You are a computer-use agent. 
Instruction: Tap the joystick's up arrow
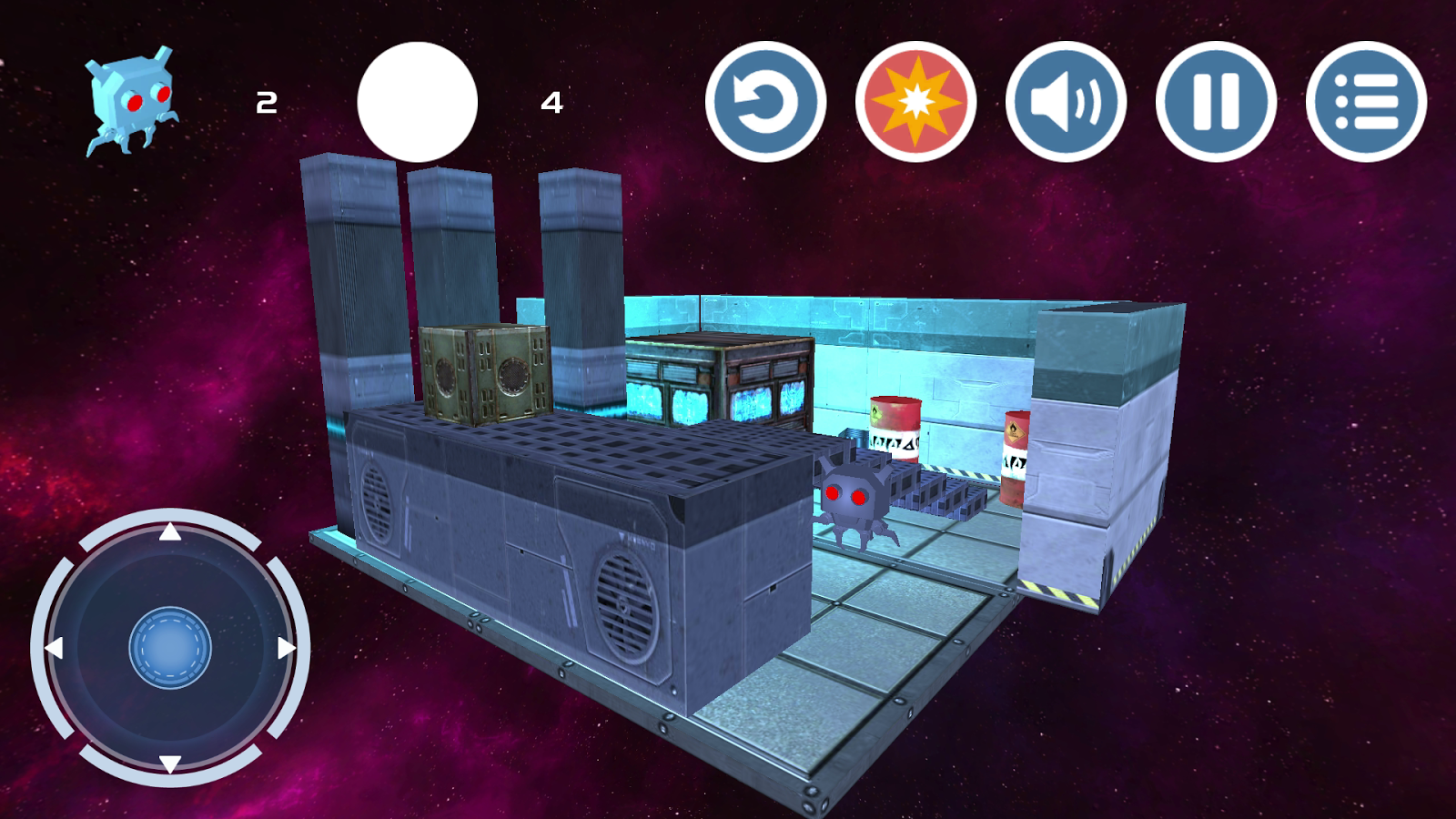[170, 532]
